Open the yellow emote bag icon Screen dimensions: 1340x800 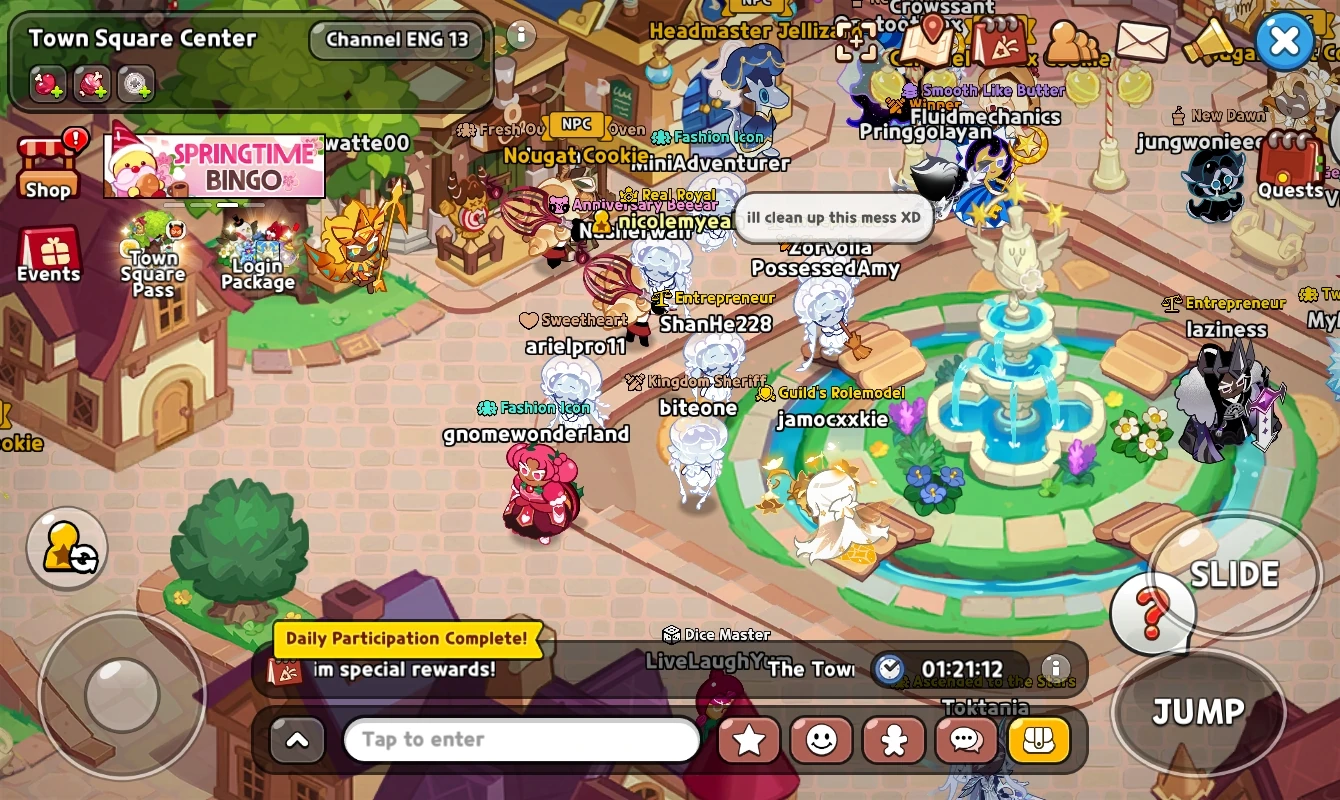click(1039, 740)
